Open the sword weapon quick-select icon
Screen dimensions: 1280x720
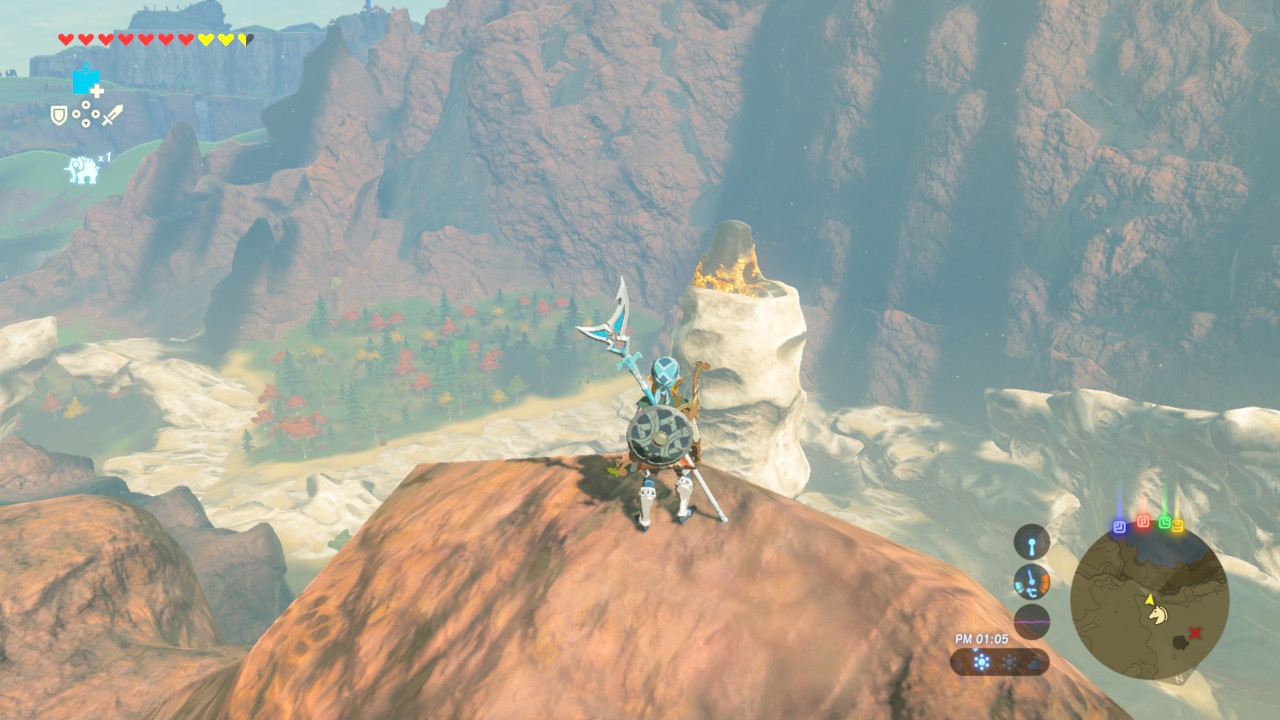(x=112, y=115)
